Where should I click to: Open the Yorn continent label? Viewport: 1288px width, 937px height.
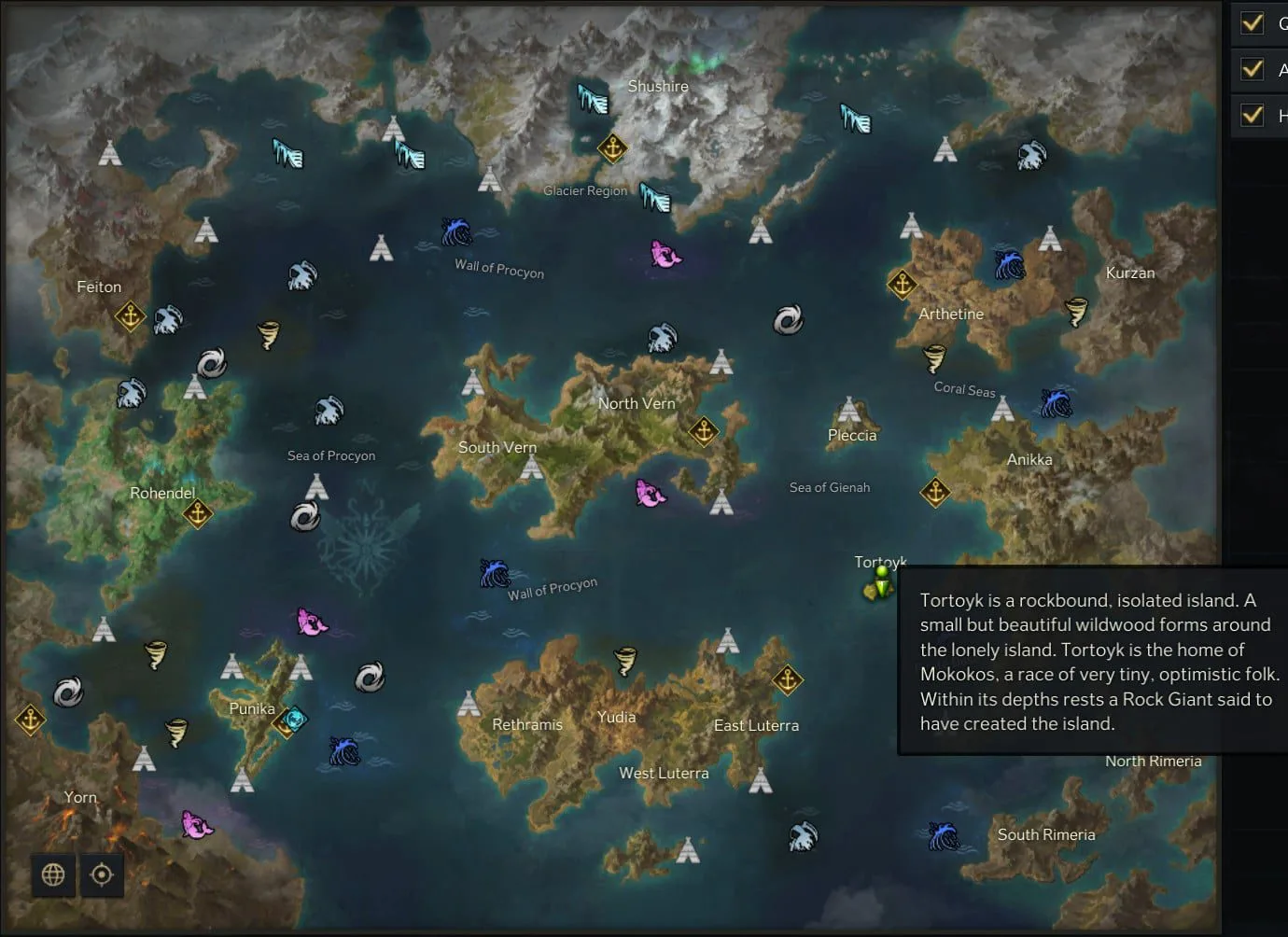tap(80, 797)
